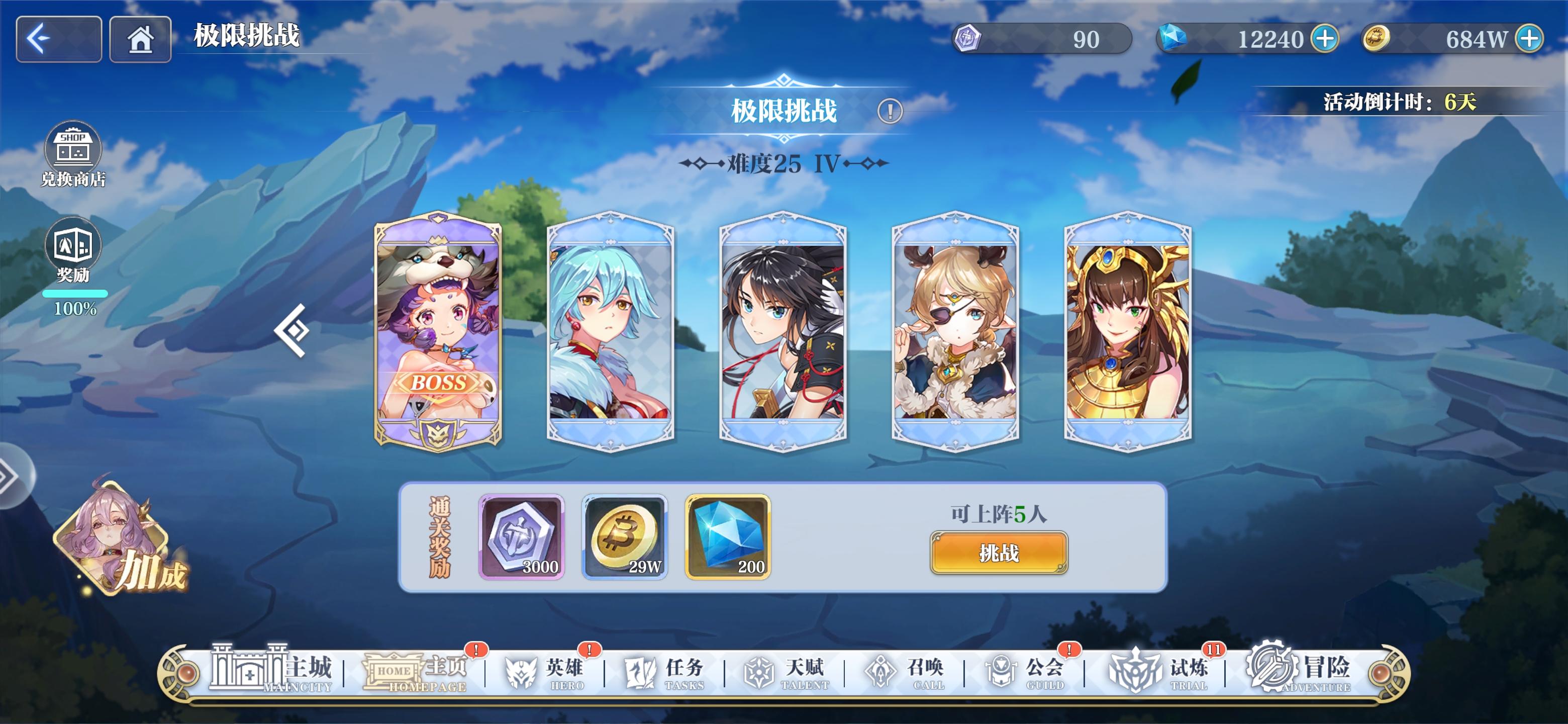Open the 天赋 talent page

[782, 672]
